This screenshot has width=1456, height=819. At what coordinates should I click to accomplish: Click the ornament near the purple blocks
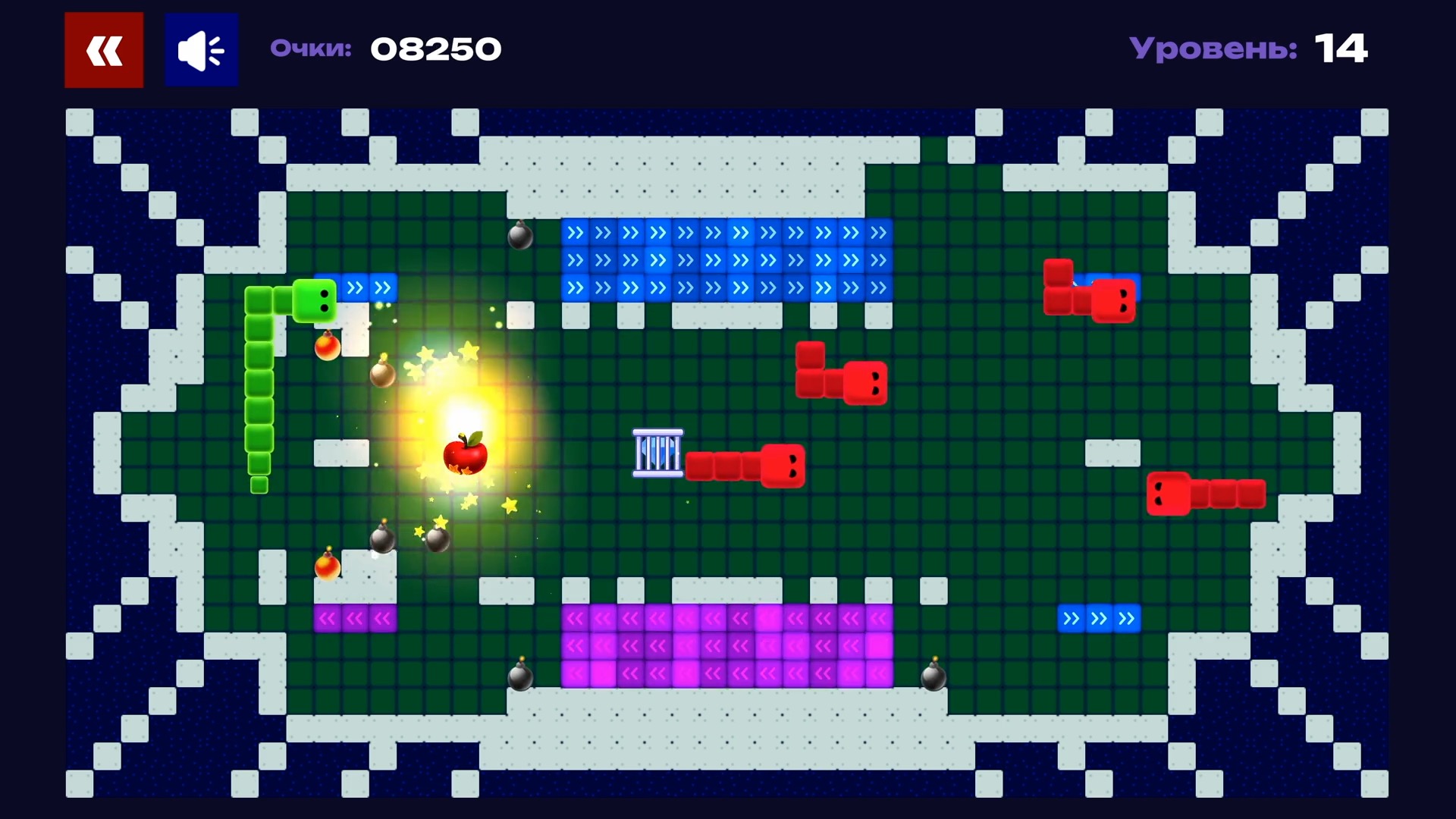point(326,568)
